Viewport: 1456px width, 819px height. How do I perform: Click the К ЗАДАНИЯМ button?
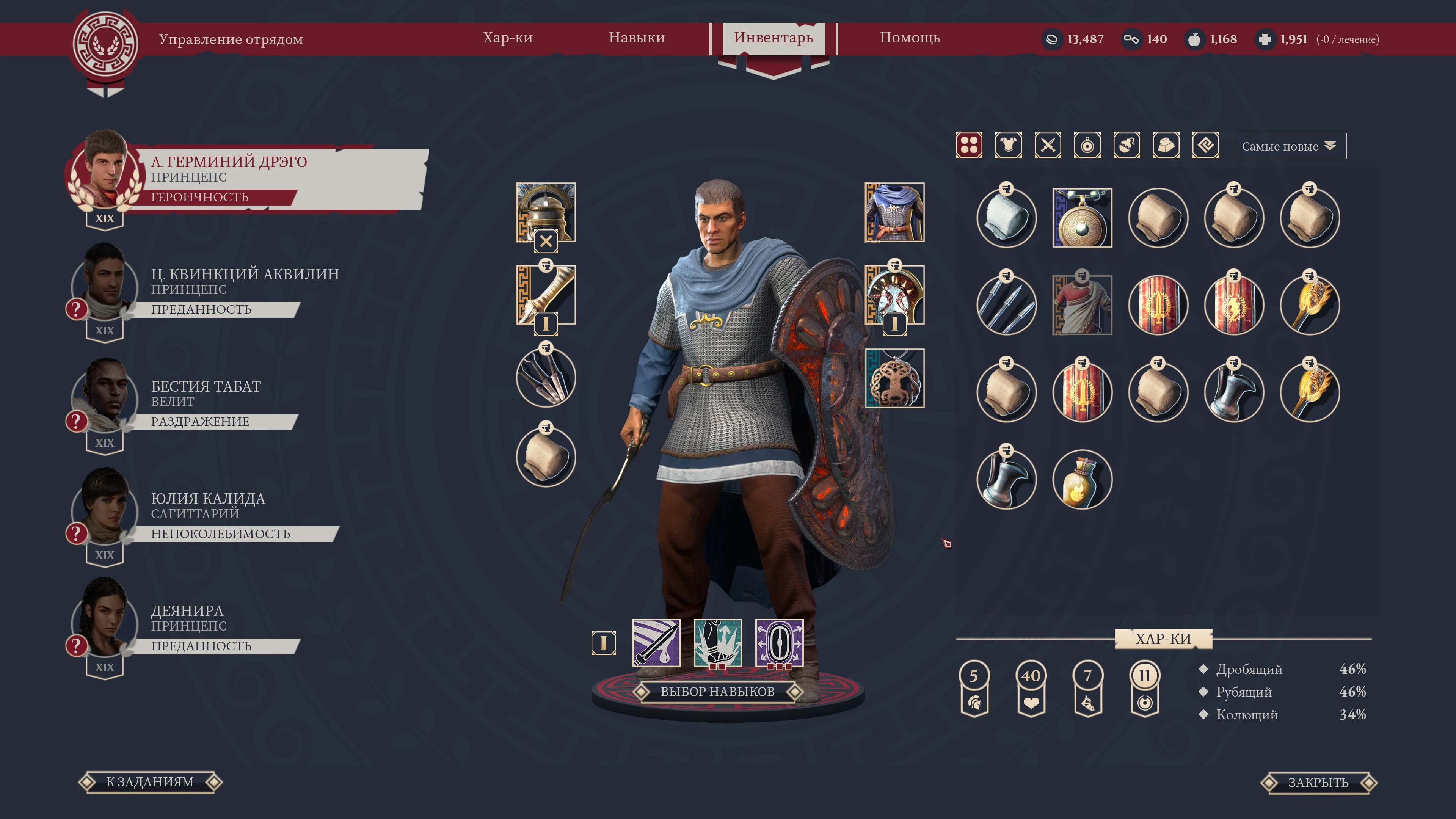tap(151, 783)
